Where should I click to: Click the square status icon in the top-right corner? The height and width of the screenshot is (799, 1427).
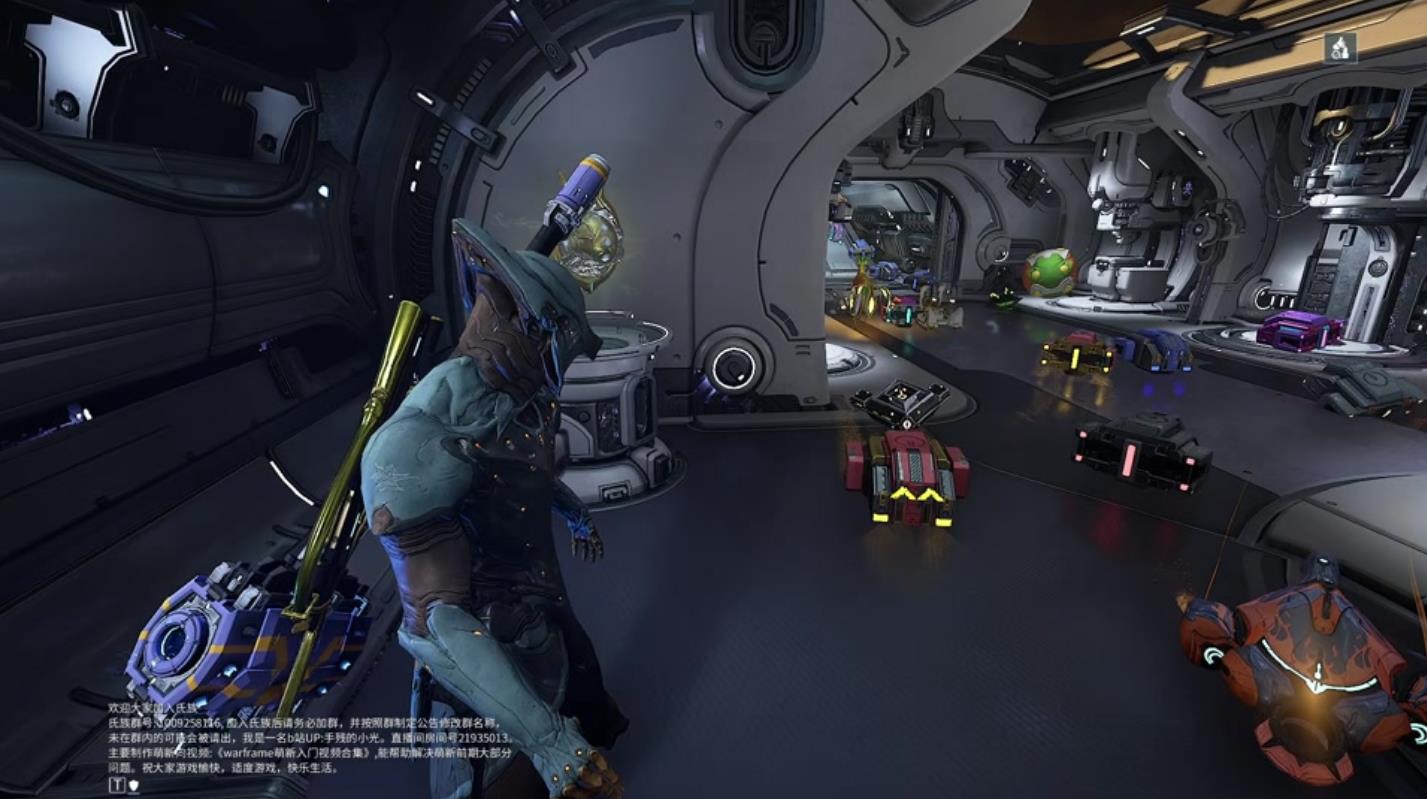(1340, 47)
